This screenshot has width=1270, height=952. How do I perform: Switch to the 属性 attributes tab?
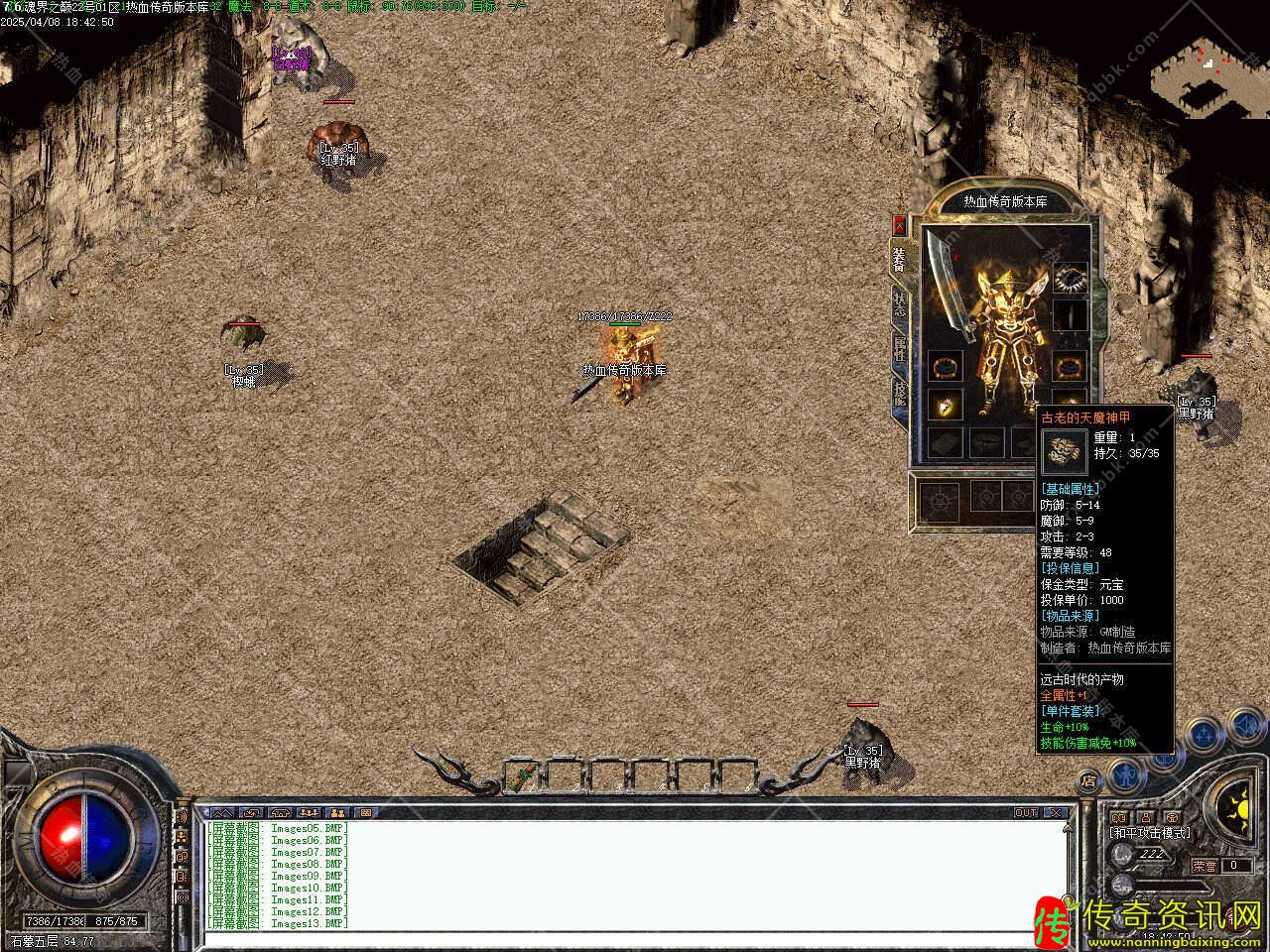click(x=899, y=349)
